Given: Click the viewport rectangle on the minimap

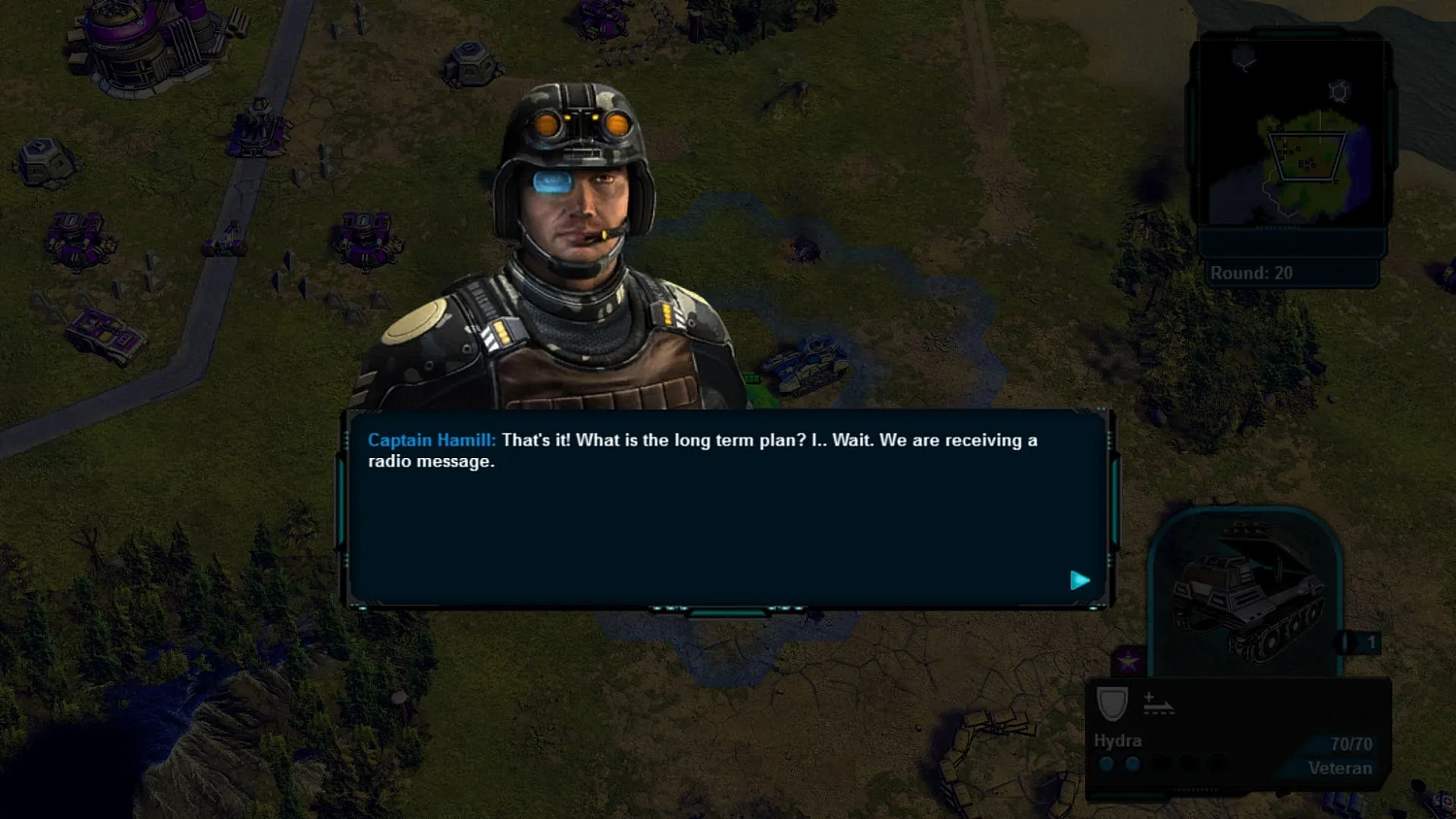Looking at the screenshot, I should click(1307, 156).
